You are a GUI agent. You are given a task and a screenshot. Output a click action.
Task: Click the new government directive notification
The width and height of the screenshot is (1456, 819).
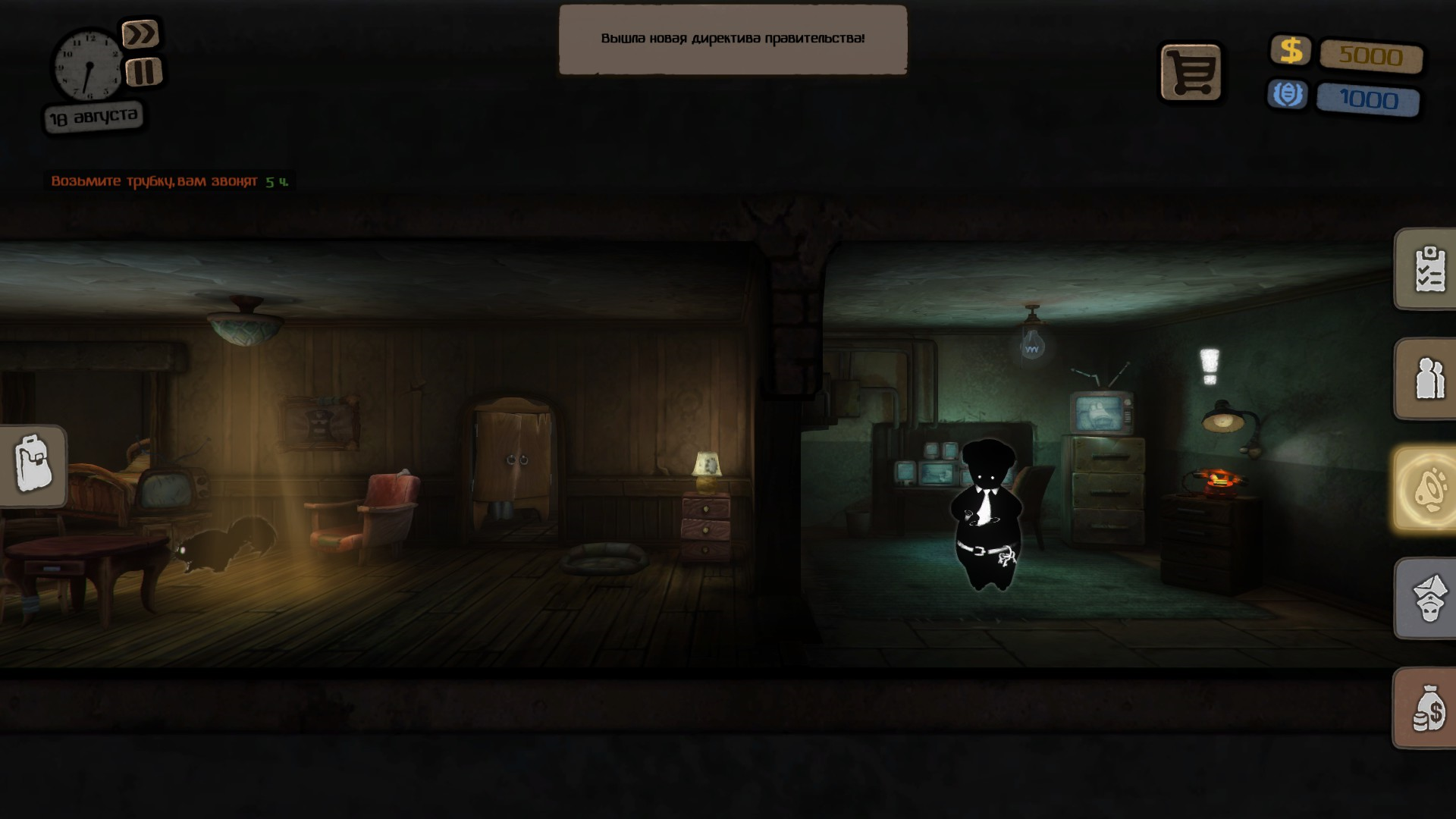[x=733, y=39]
